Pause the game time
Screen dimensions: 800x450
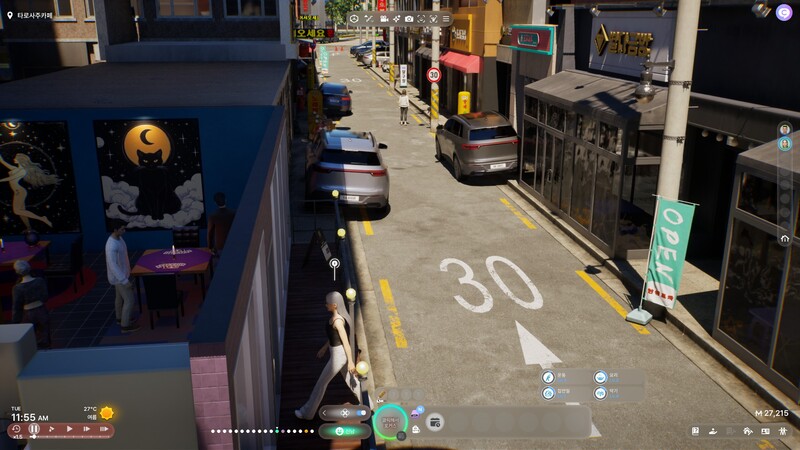coord(34,429)
